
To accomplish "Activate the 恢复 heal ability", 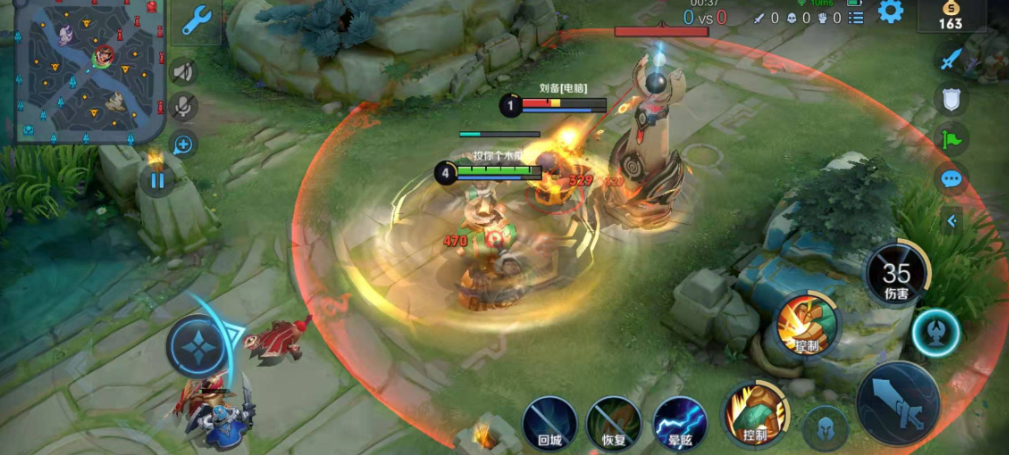I will click(613, 420).
